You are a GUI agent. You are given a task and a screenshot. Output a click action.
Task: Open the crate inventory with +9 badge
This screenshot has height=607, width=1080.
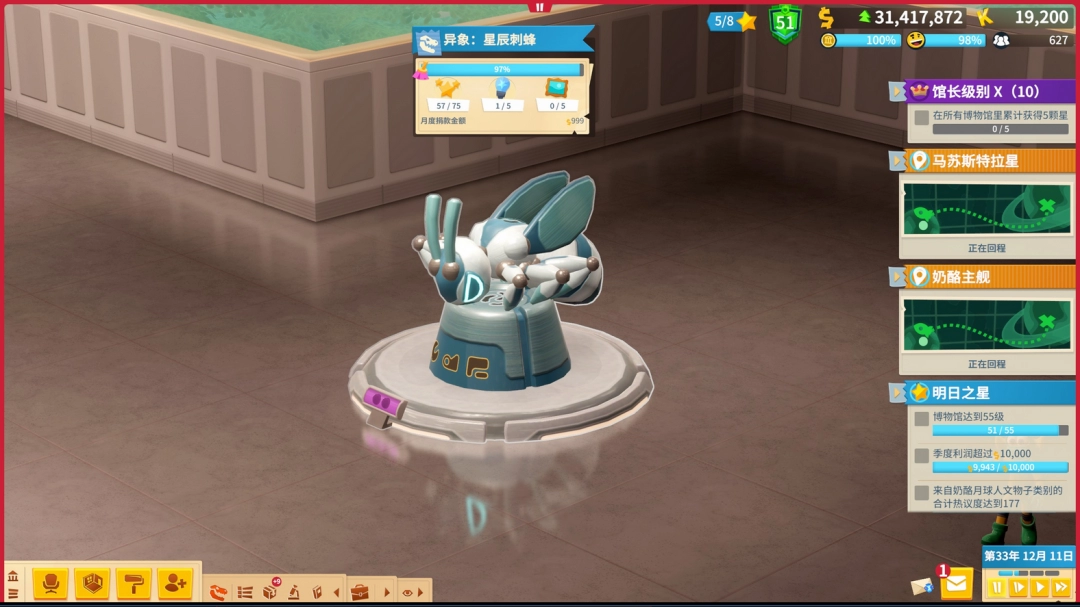[x=270, y=591]
